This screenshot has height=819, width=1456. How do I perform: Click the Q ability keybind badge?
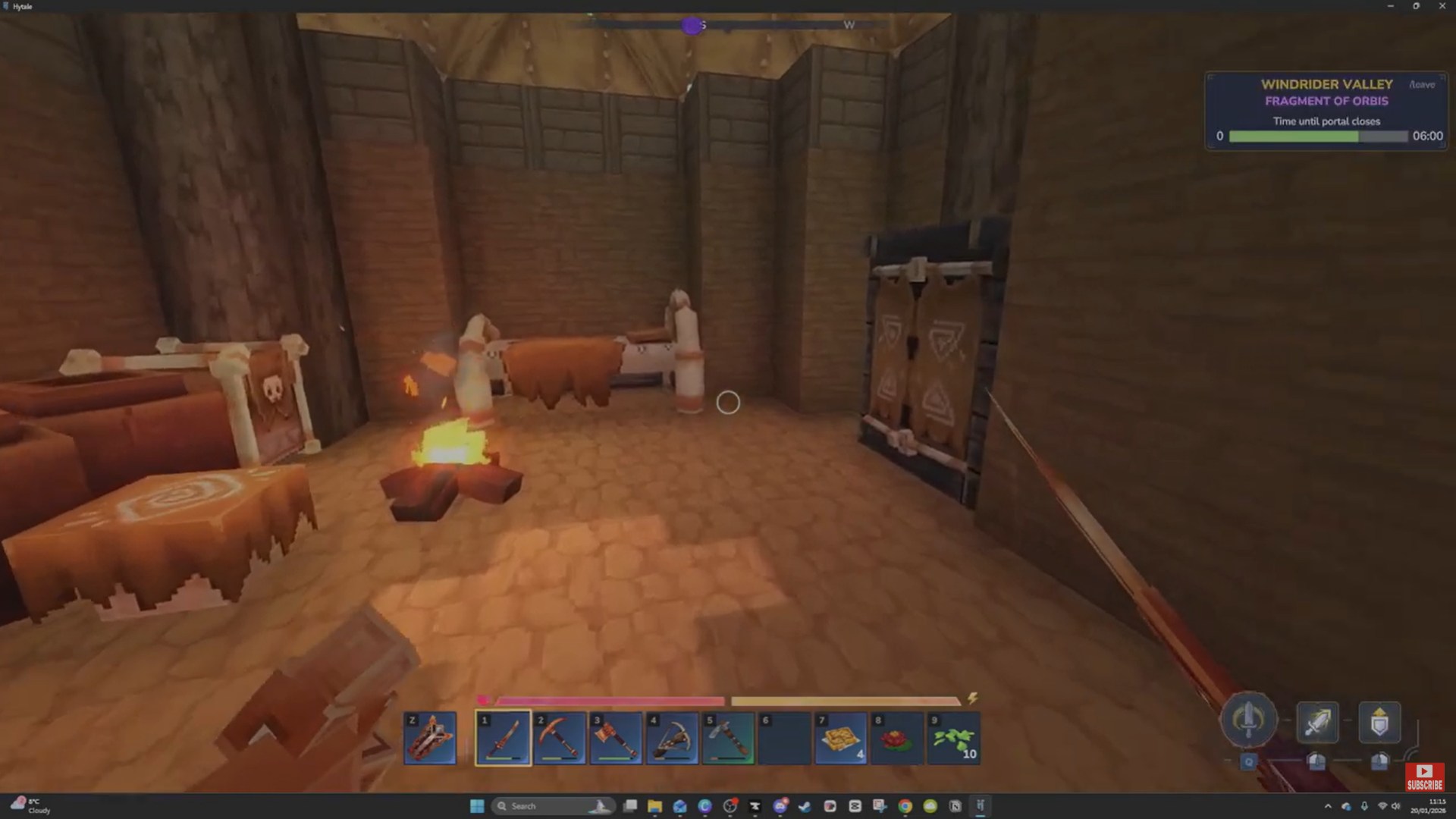[x=1249, y=761]
